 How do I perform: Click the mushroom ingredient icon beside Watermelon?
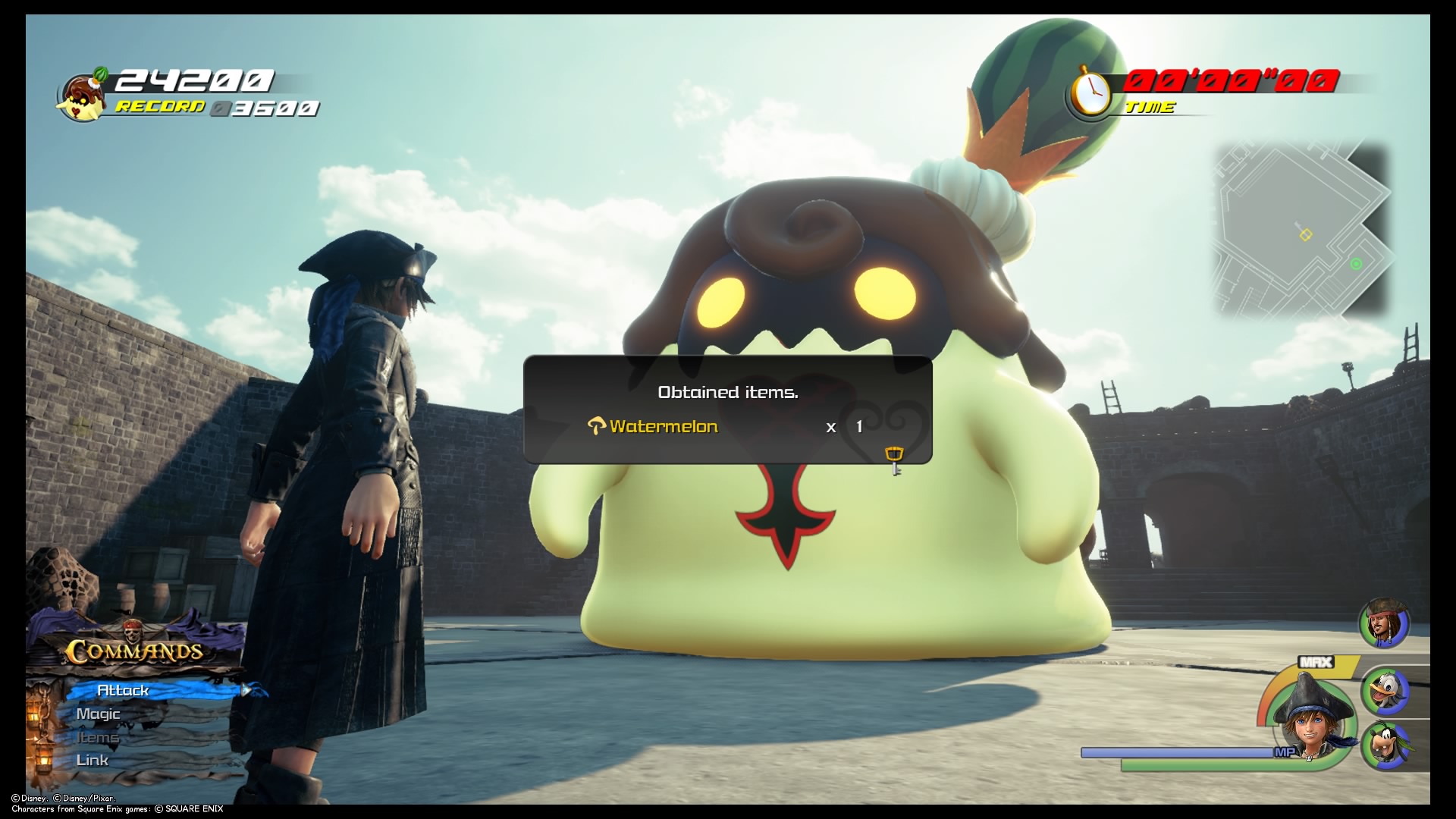[x=598, y=426]
